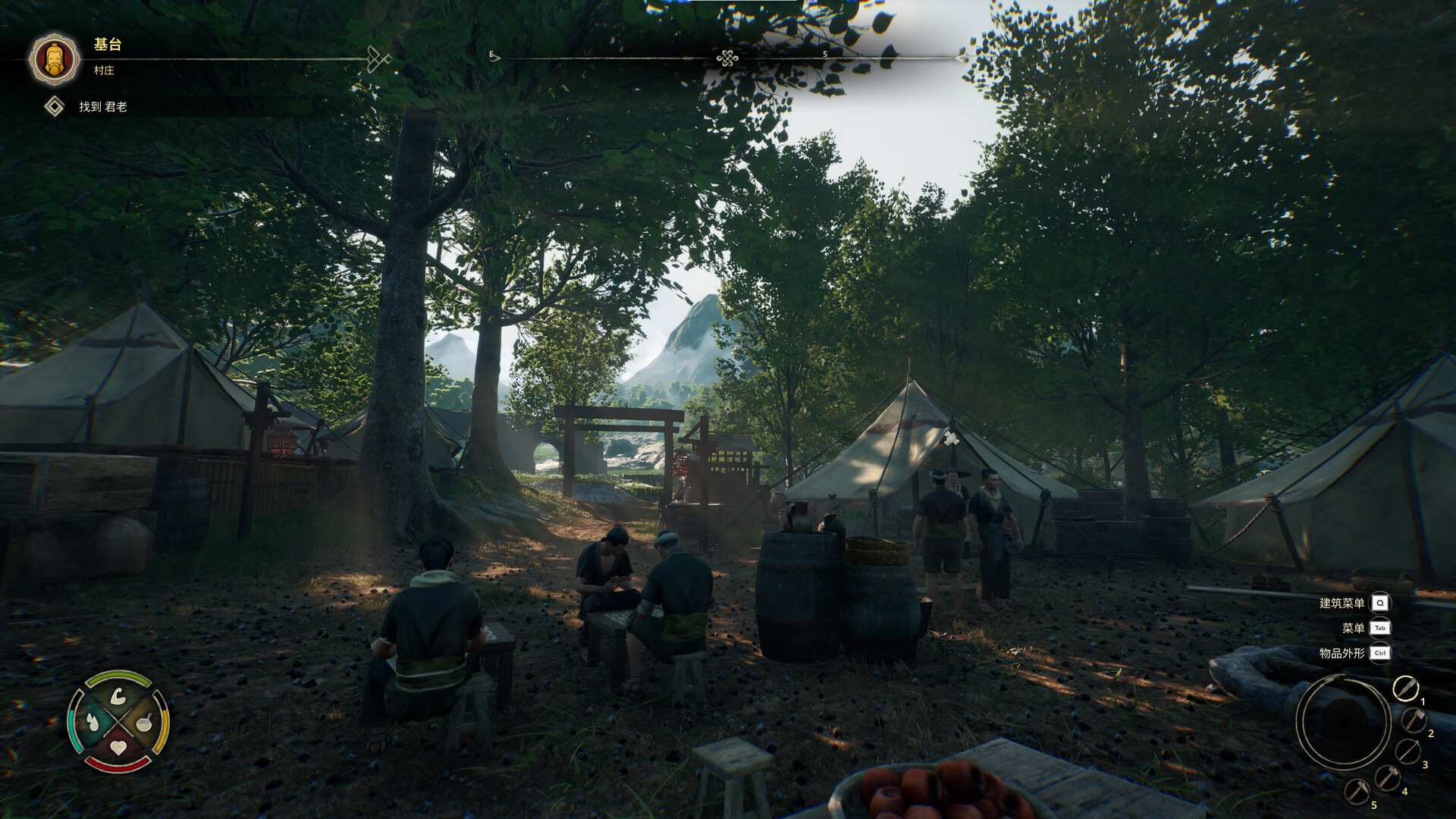Click the water droplets thirst icon

point(93,722)
